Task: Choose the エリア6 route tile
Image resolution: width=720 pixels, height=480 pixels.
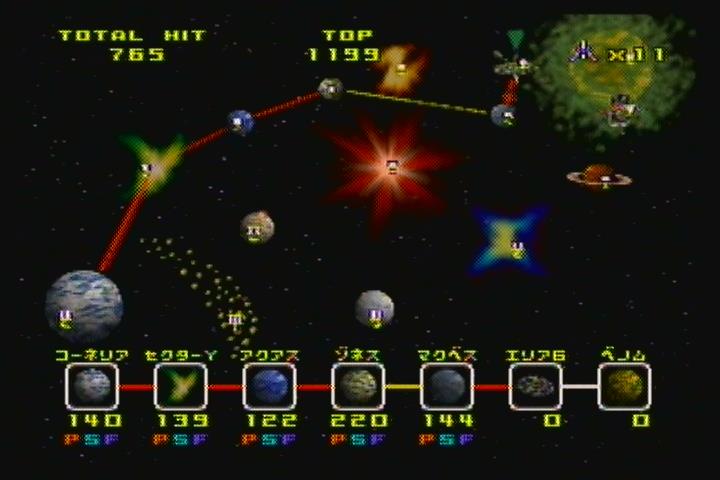Action: pos(536,386)
